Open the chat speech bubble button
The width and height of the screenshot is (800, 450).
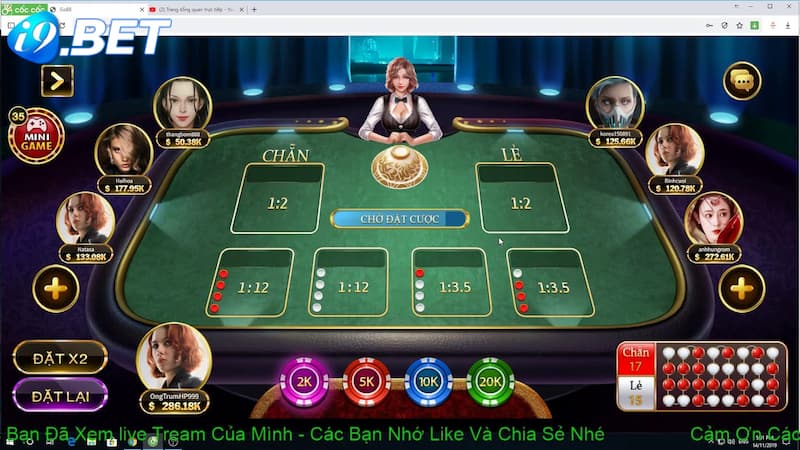(742, 80)
